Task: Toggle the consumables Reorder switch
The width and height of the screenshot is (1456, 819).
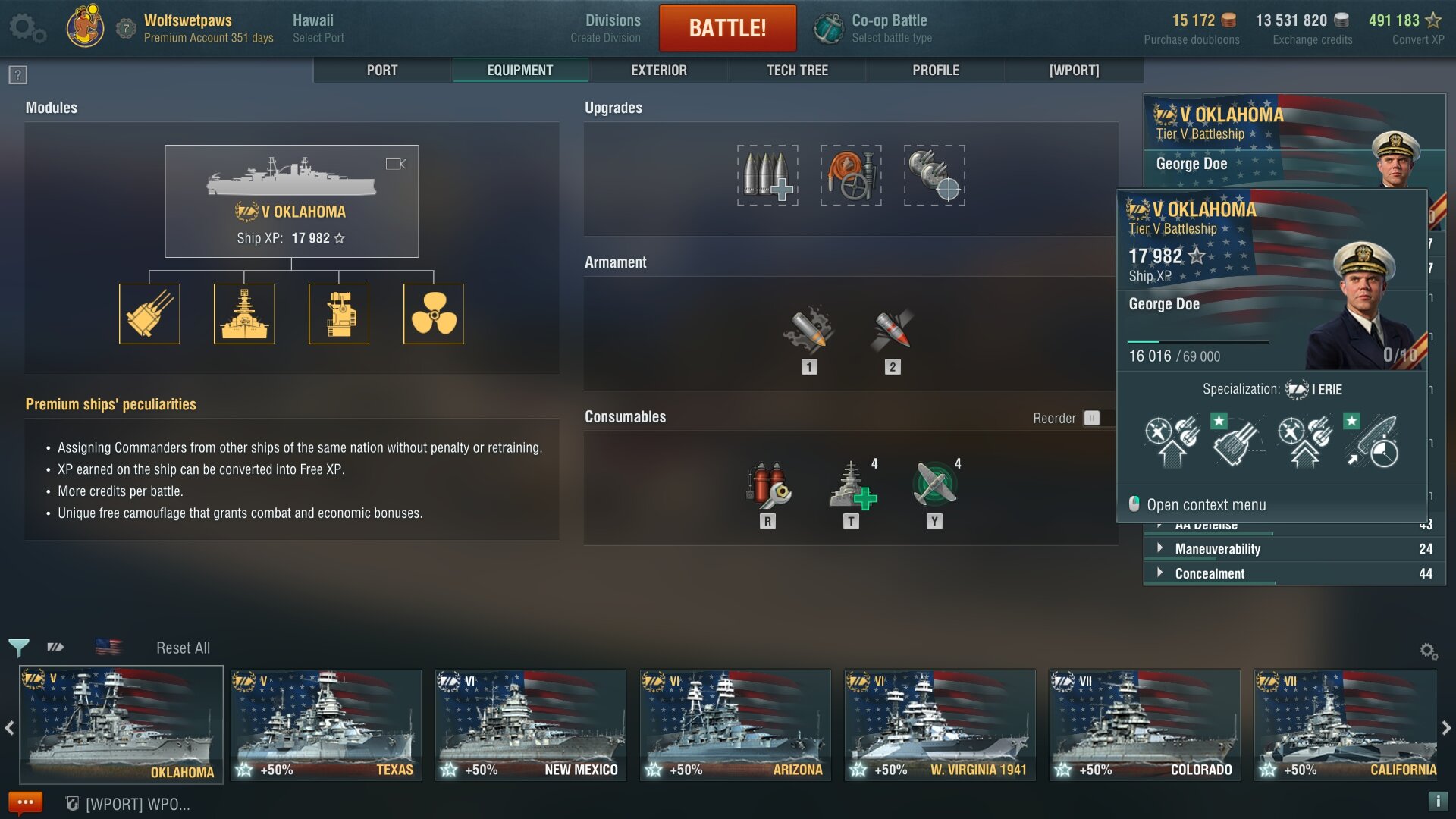Action: pyautogui.click(x=1091, y=418)
